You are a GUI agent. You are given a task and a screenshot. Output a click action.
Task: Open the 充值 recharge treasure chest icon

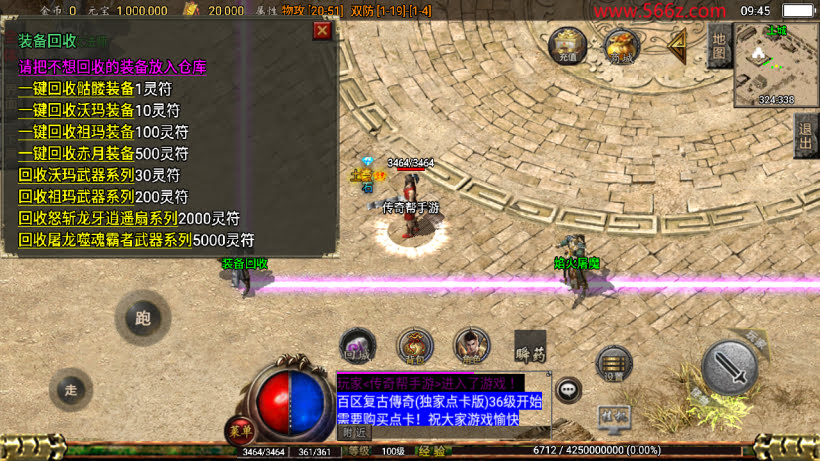[568, 45]
